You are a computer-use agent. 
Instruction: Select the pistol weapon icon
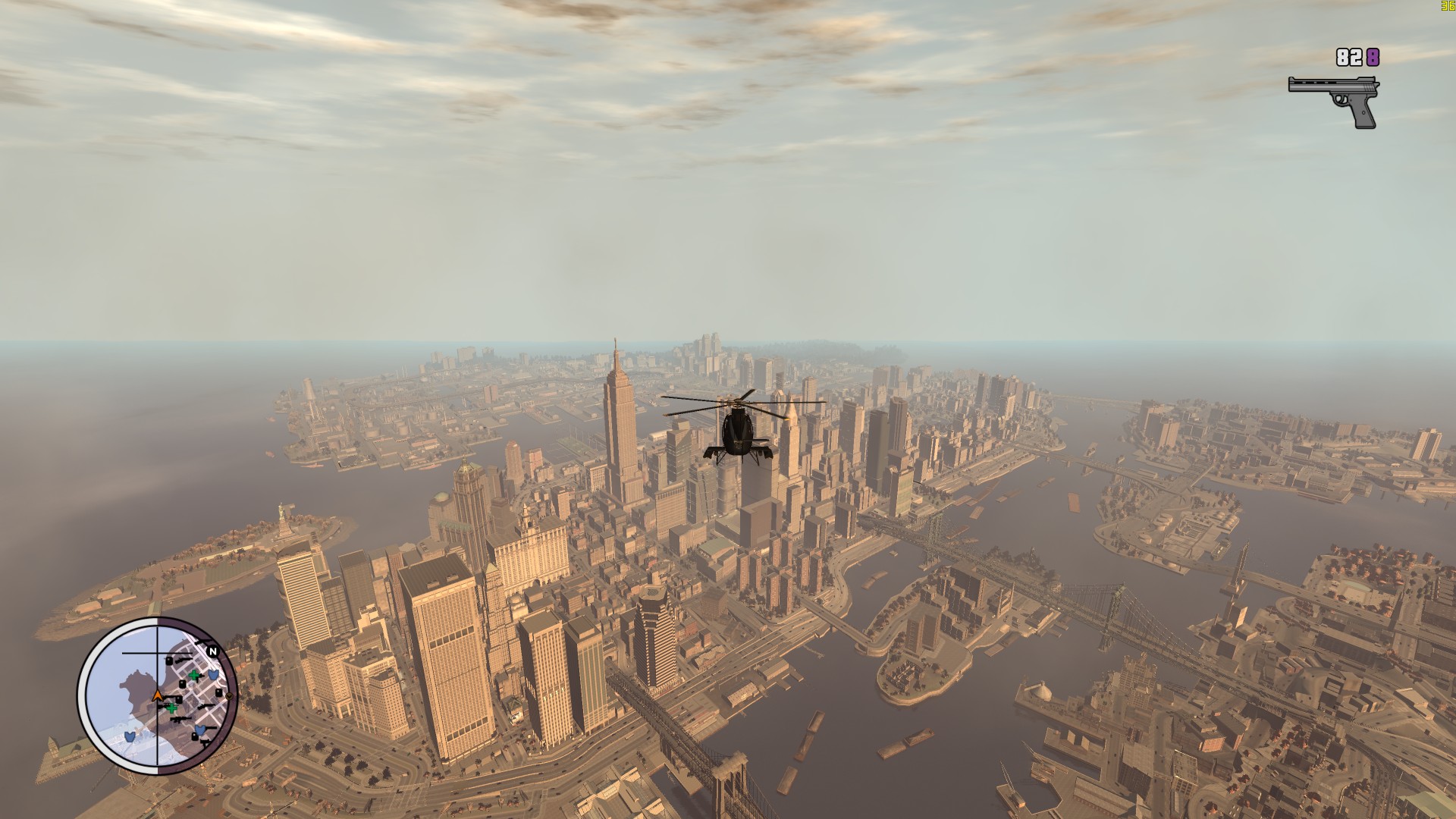[1335, 100]
